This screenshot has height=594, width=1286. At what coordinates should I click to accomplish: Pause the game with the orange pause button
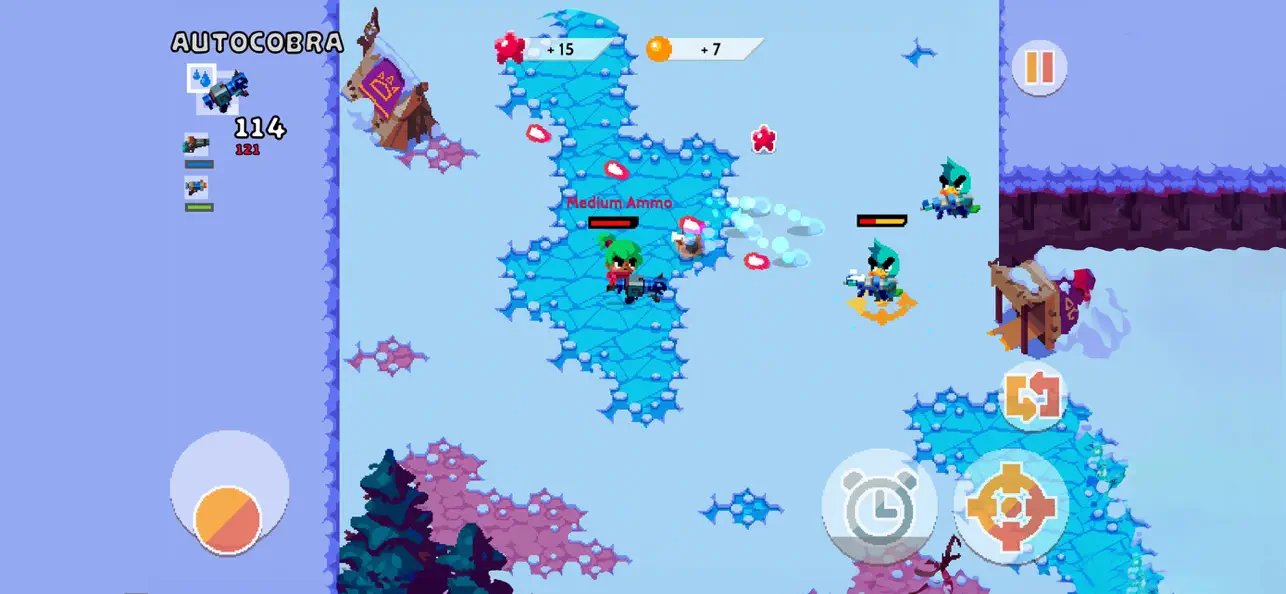pos(1039,67)
